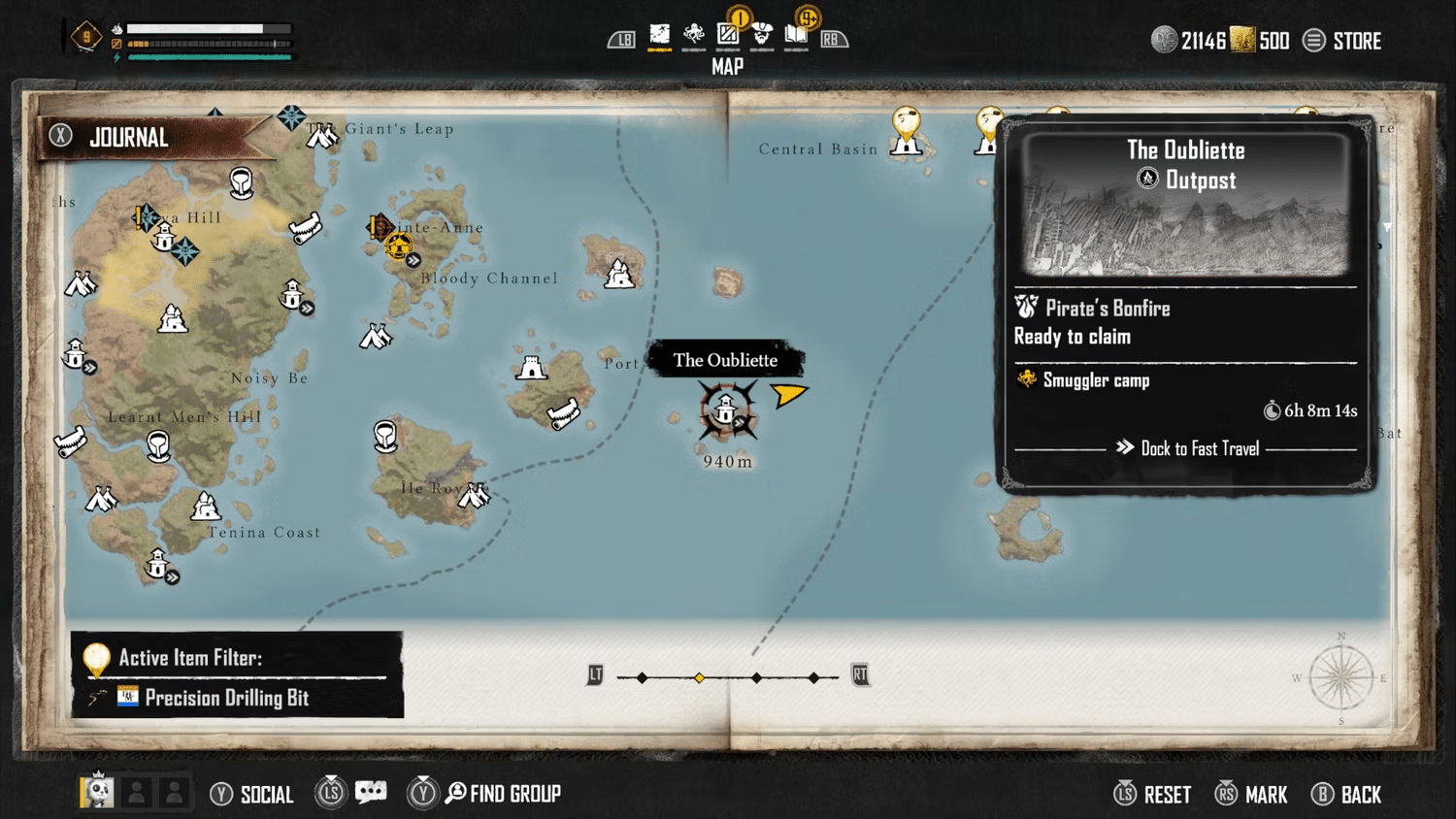Click your player avatar in the social bar
This screenshot has height=819, width=1456.
coord(95,792)
